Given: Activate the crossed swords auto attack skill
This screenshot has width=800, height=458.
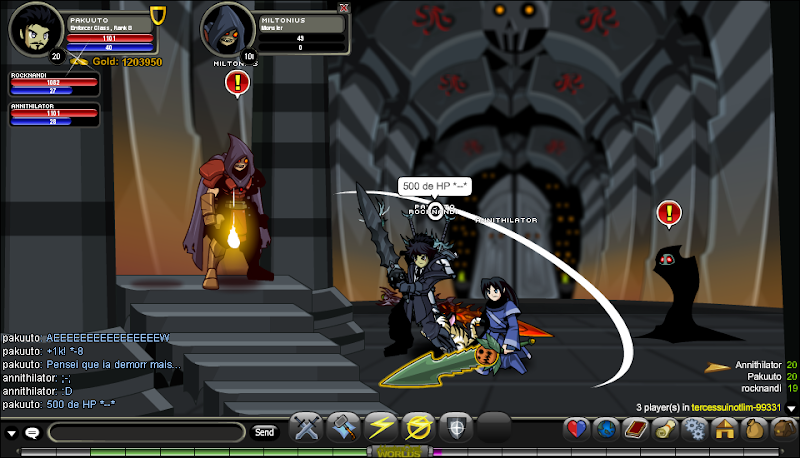Looking at the screenshot, I should 304,428.
